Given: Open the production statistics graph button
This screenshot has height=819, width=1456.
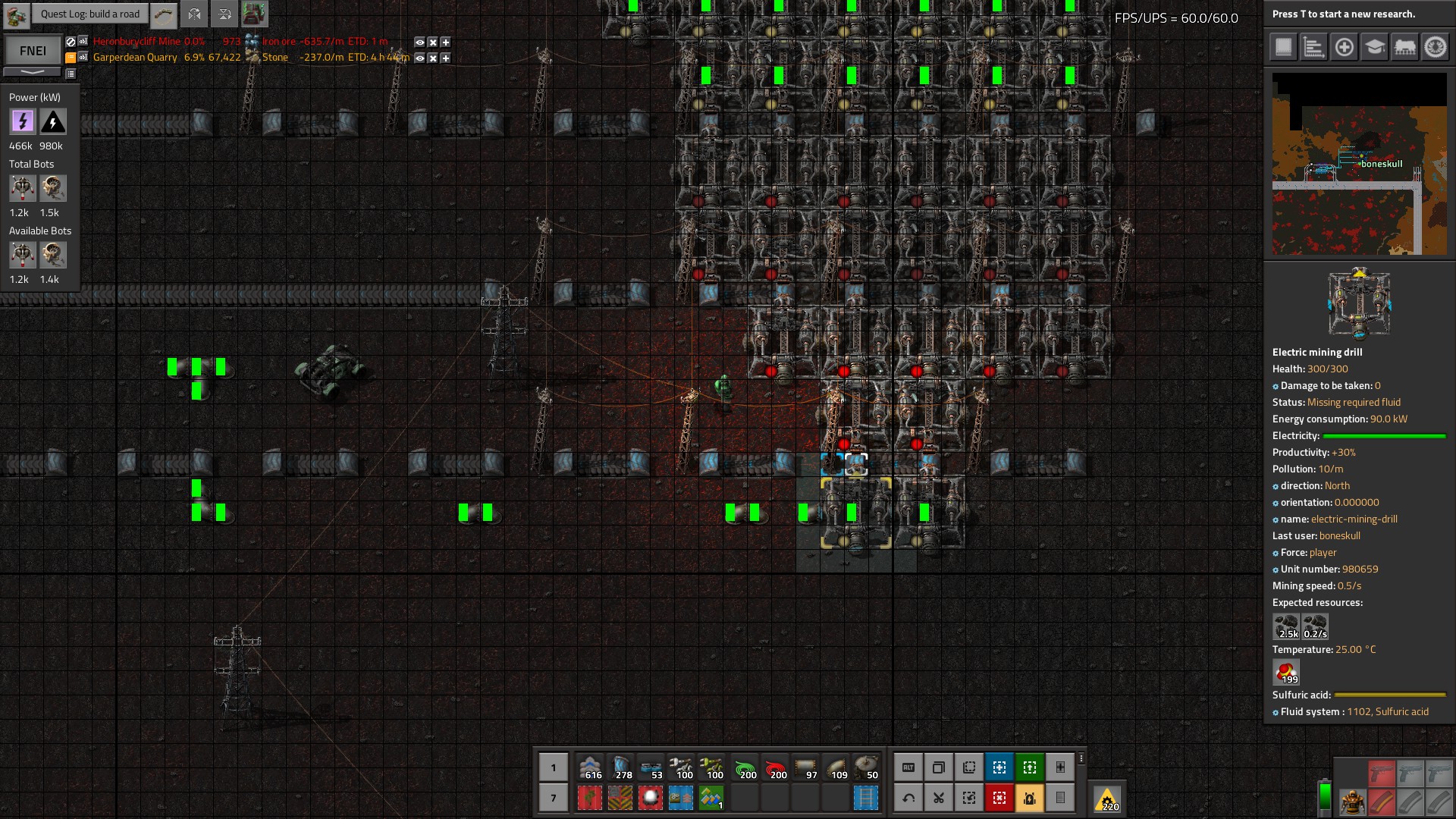Looking at the screenshot, I should click(x=1313, y=47).
